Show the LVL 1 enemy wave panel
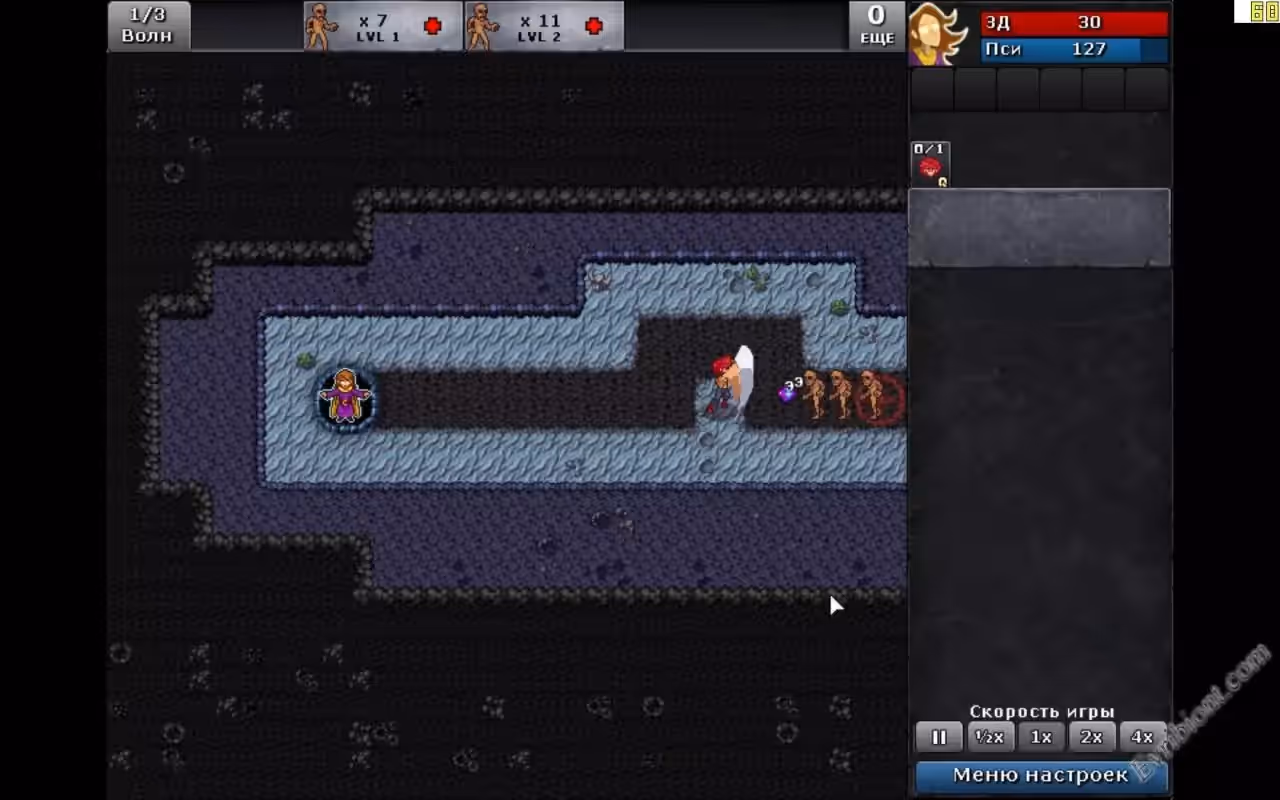 [383, 26]
